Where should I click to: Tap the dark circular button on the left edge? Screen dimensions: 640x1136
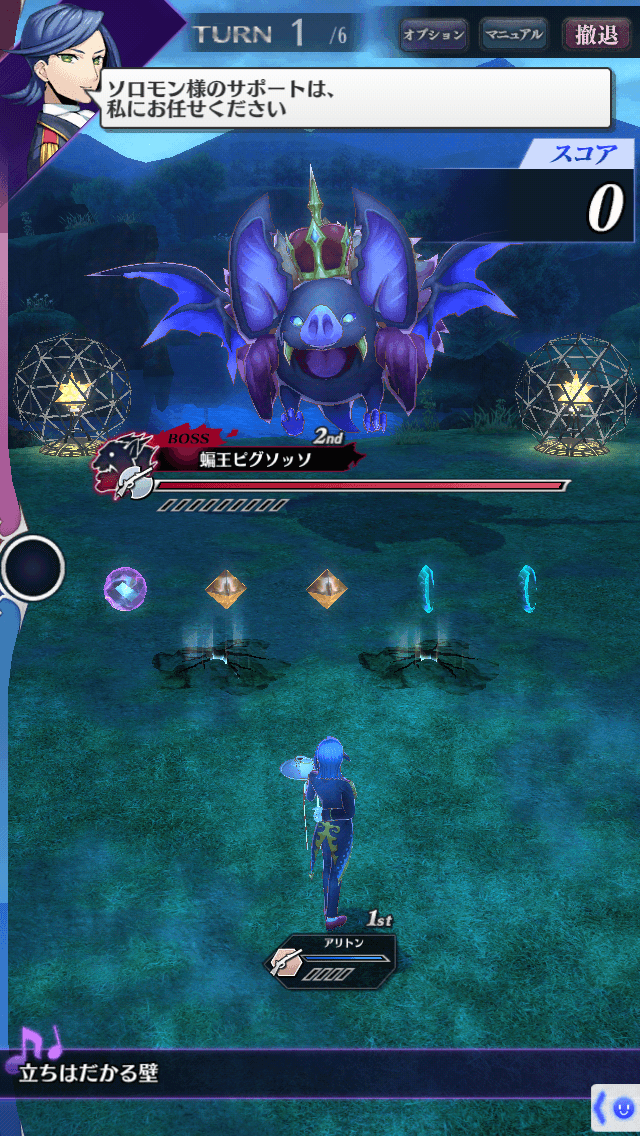click(x=33, y=568)
